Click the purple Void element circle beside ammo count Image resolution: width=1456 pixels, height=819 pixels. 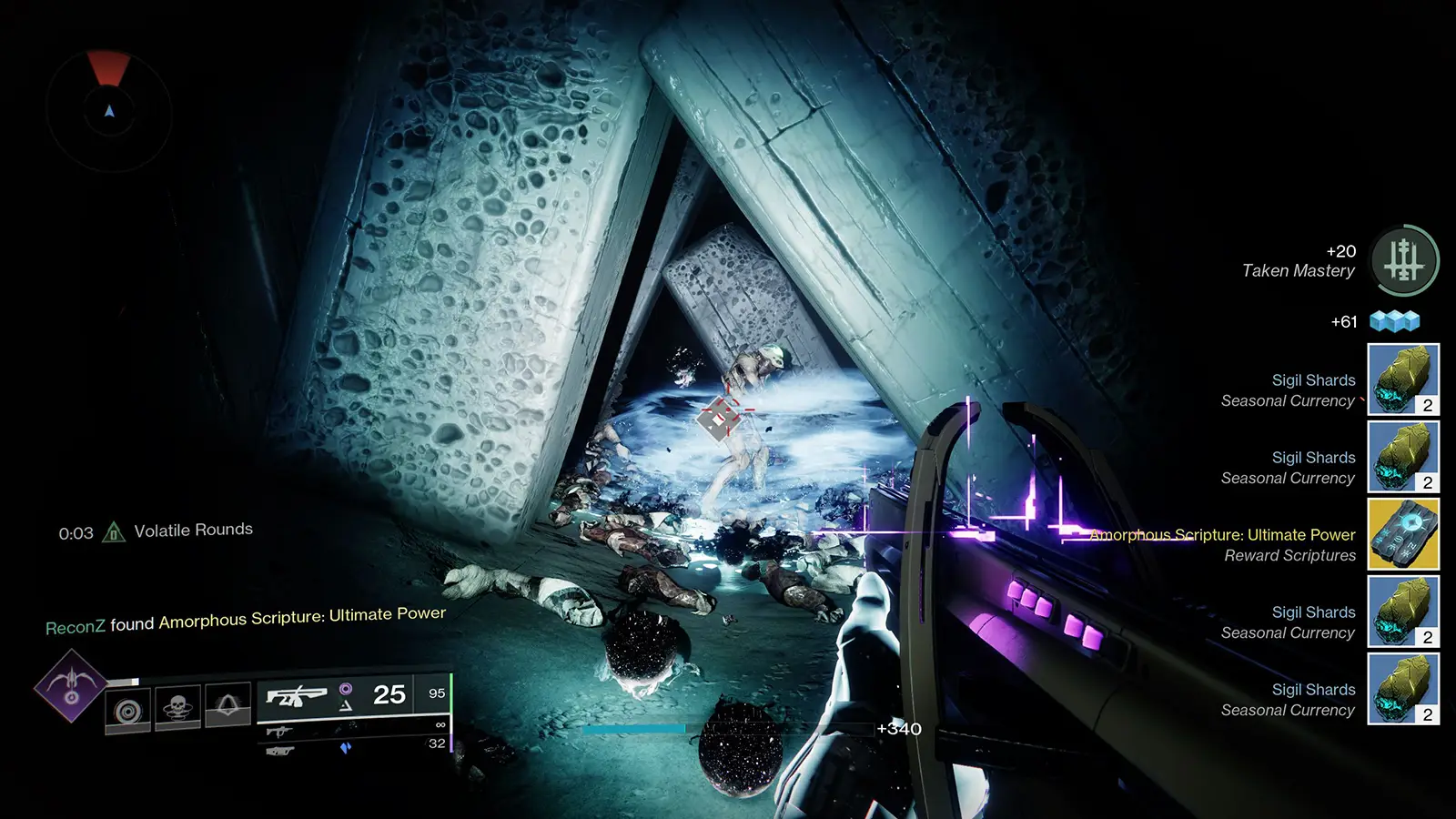pos(345,688)
